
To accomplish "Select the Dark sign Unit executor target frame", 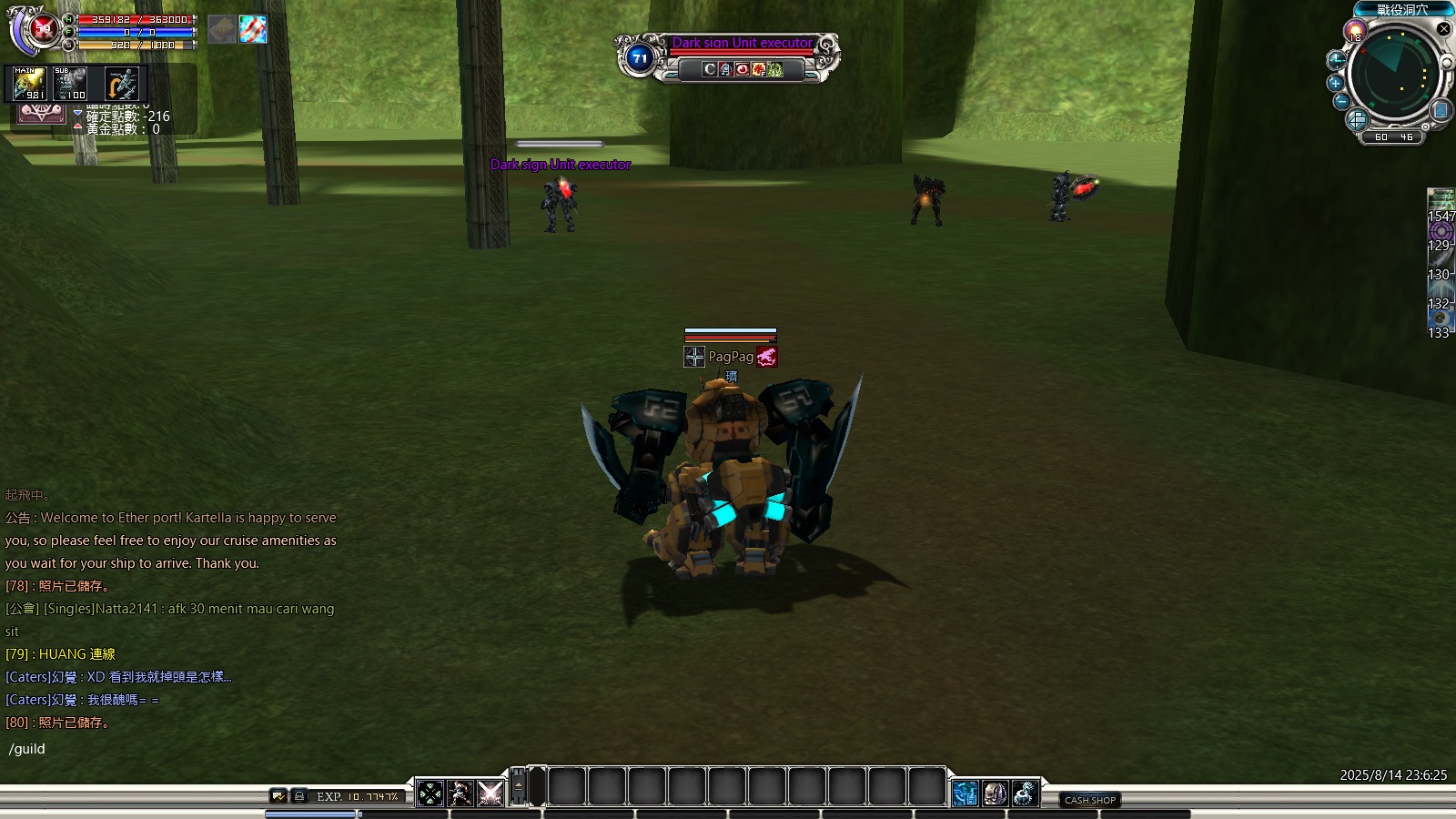I will click(x=728, y=56).
